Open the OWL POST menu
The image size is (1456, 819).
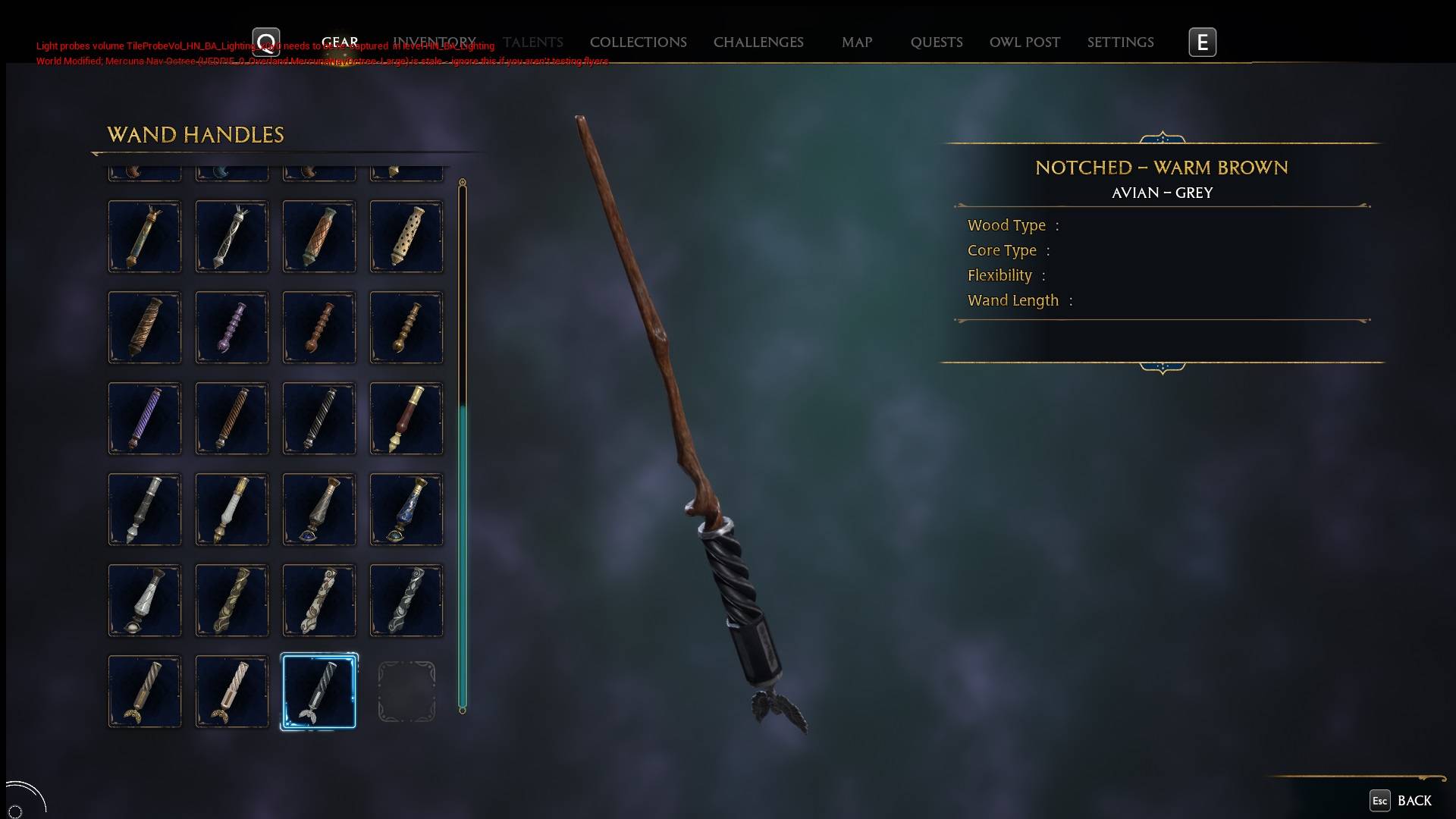click(x=1025, y=42)
